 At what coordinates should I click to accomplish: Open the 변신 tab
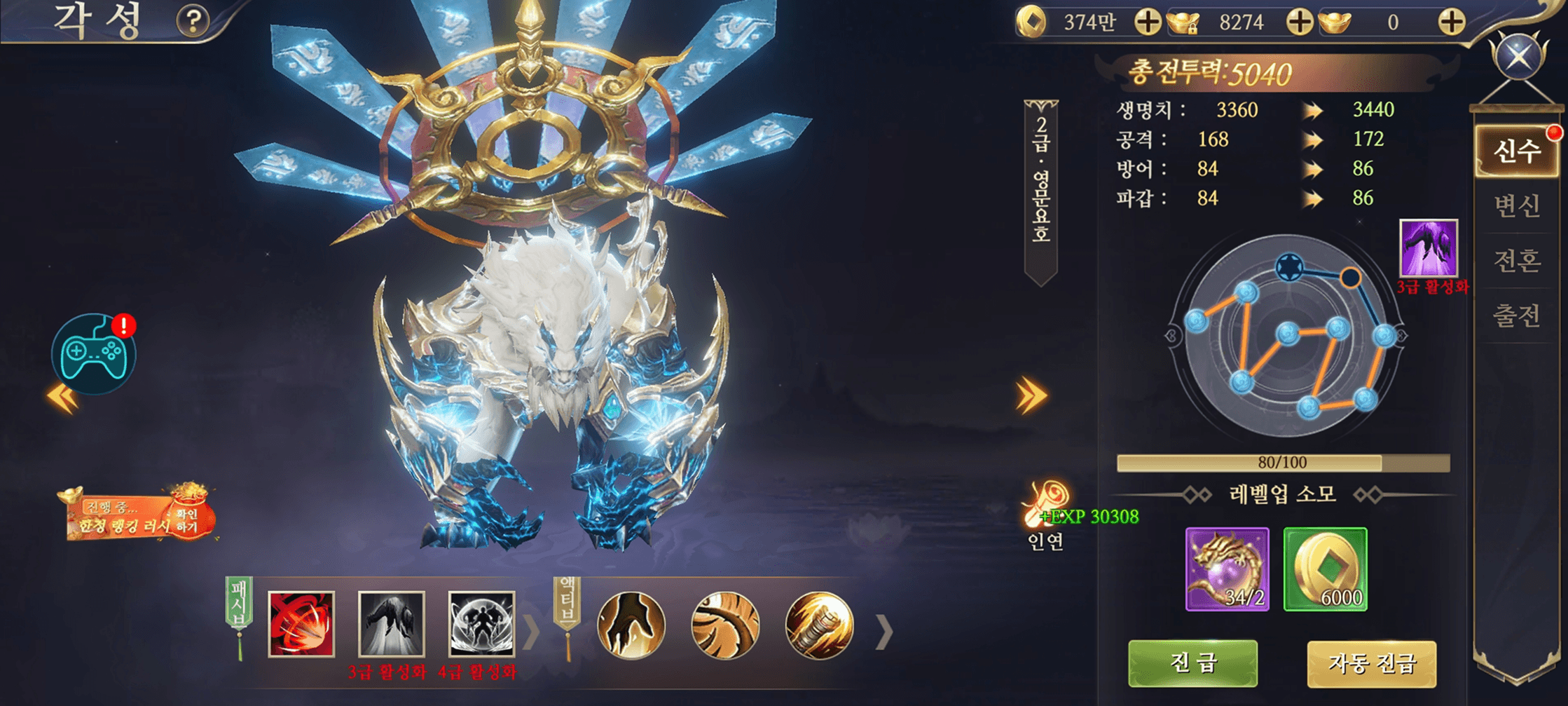point(1516,205)
